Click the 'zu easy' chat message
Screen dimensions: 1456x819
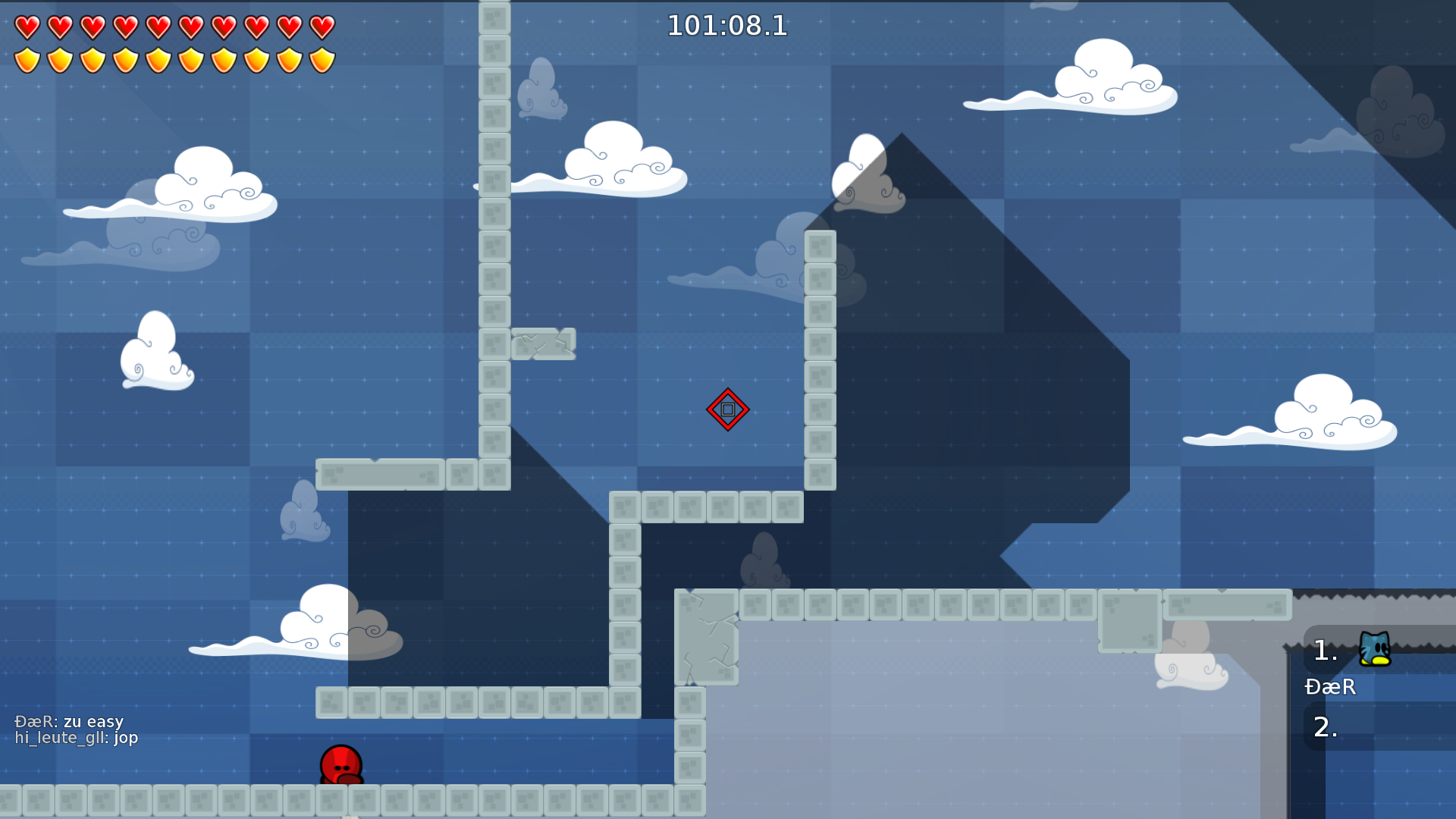pos(94,722)
